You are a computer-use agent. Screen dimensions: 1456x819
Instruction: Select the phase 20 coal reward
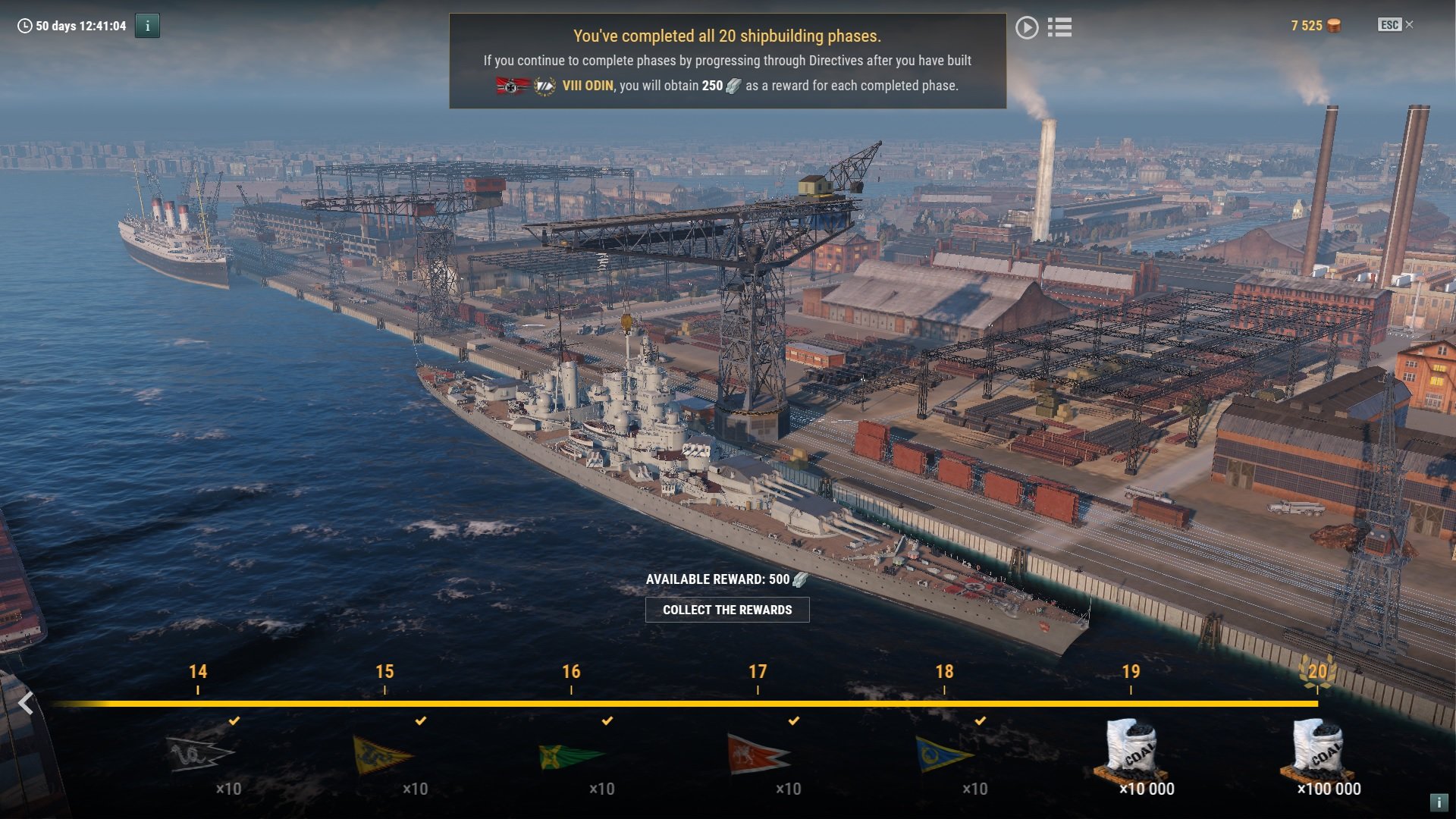[x=1317, y=749]
